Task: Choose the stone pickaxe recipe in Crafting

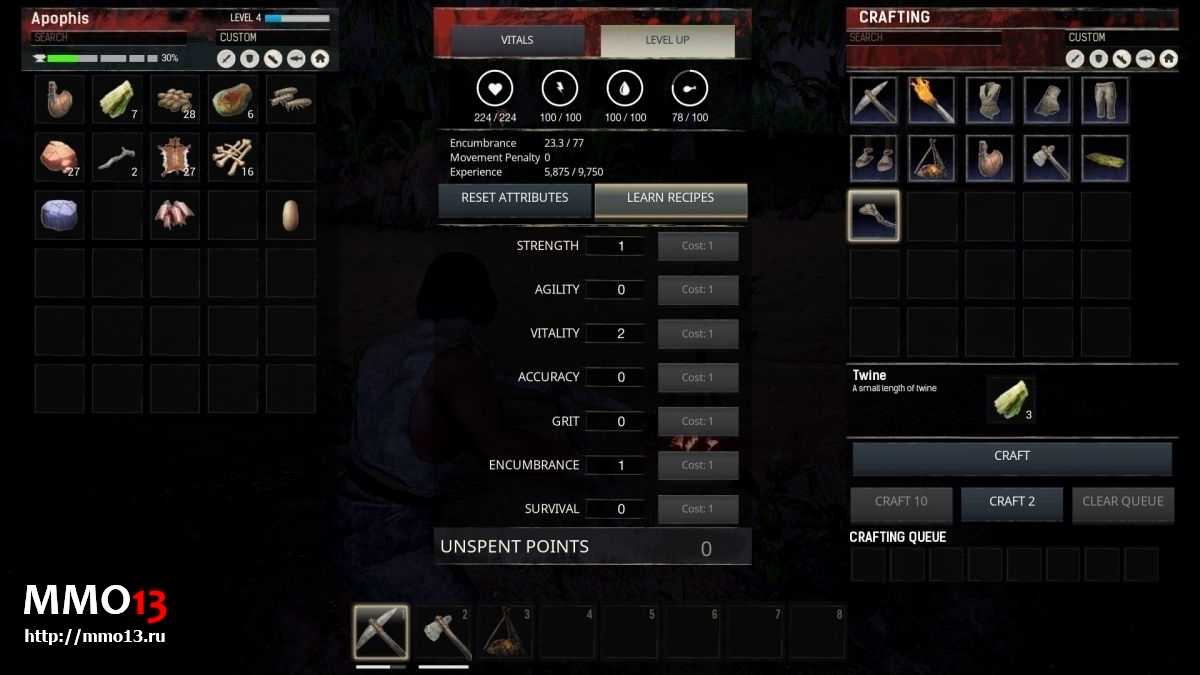Action: [874, 100]
